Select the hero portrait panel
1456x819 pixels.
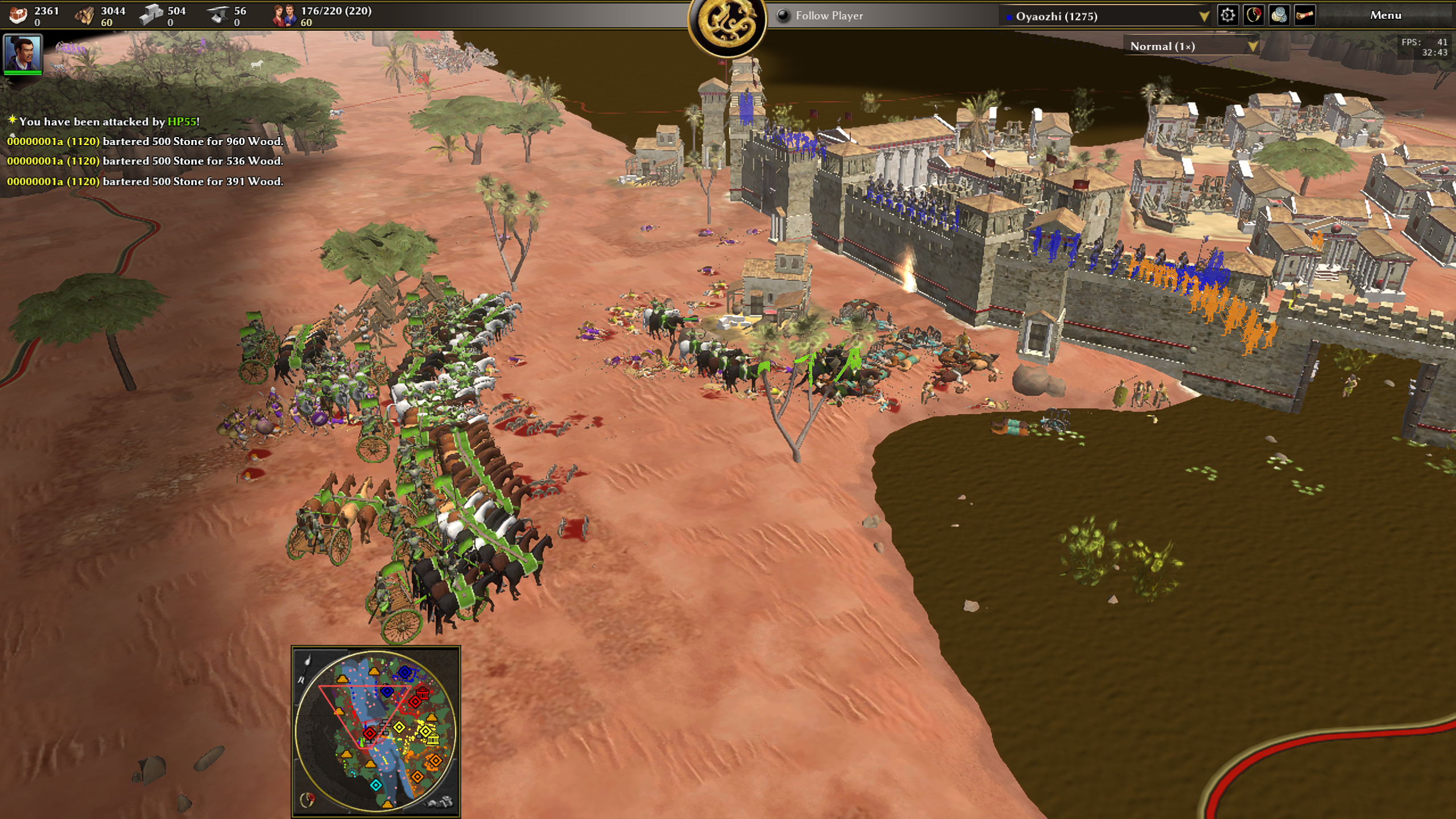23,54
